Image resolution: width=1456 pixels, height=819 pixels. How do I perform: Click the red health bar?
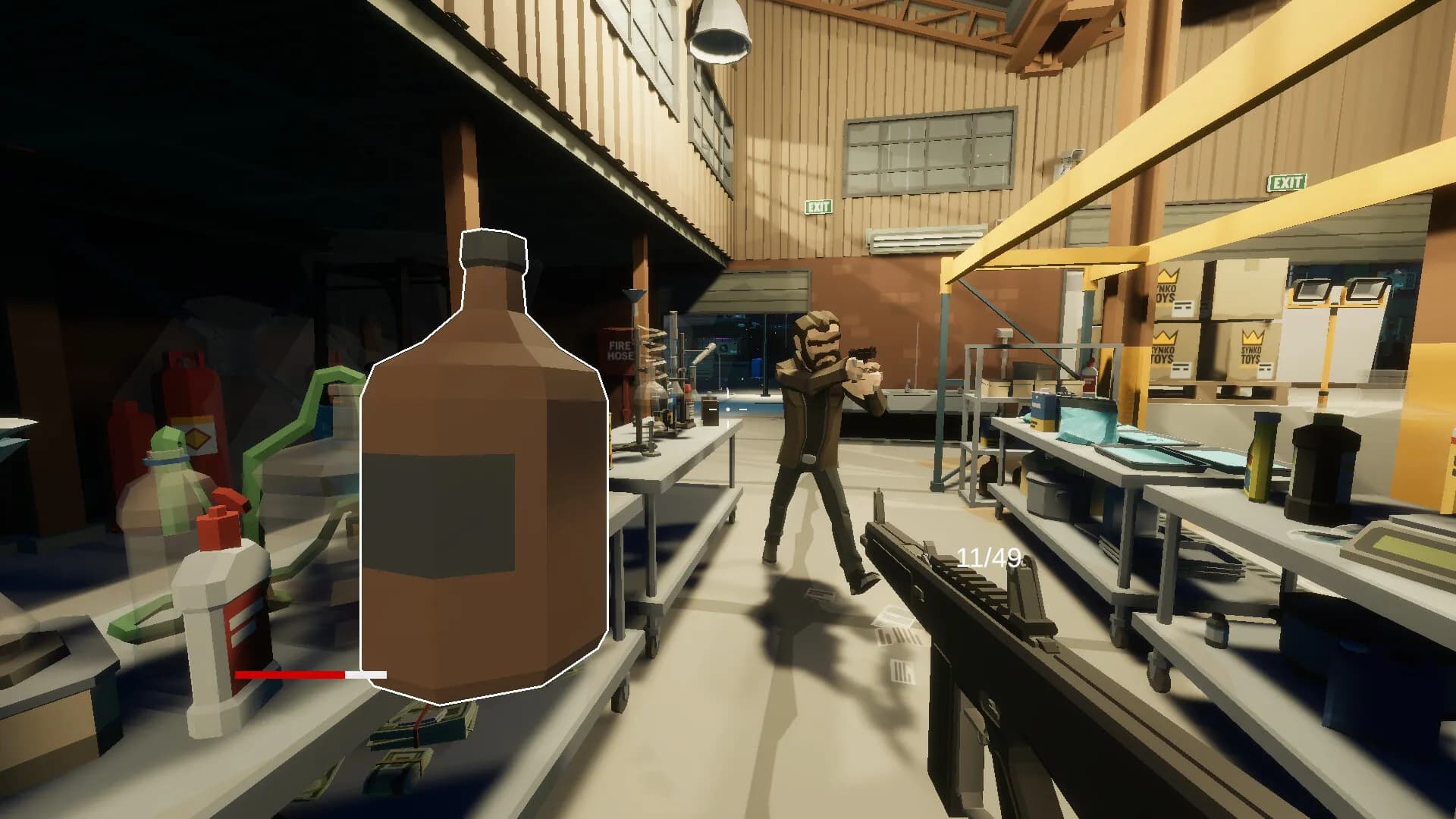pyautogui.click(x=288, y=673)
